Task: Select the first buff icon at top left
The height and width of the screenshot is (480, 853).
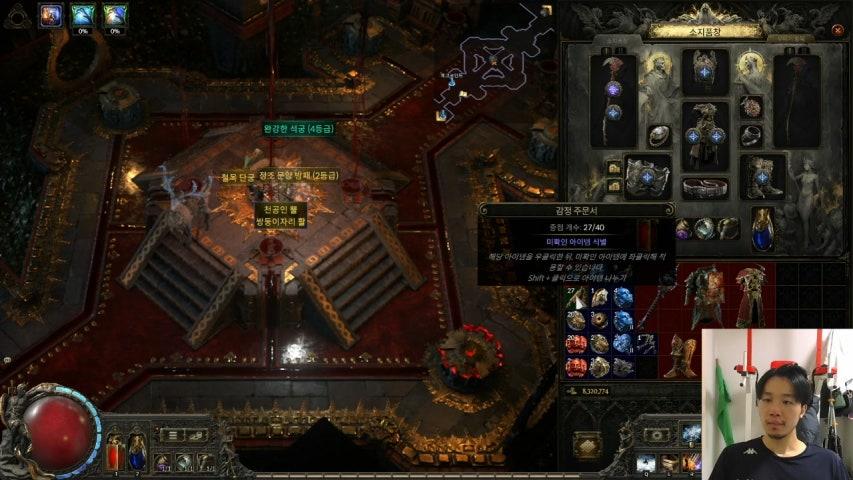Action: point(50,14)
